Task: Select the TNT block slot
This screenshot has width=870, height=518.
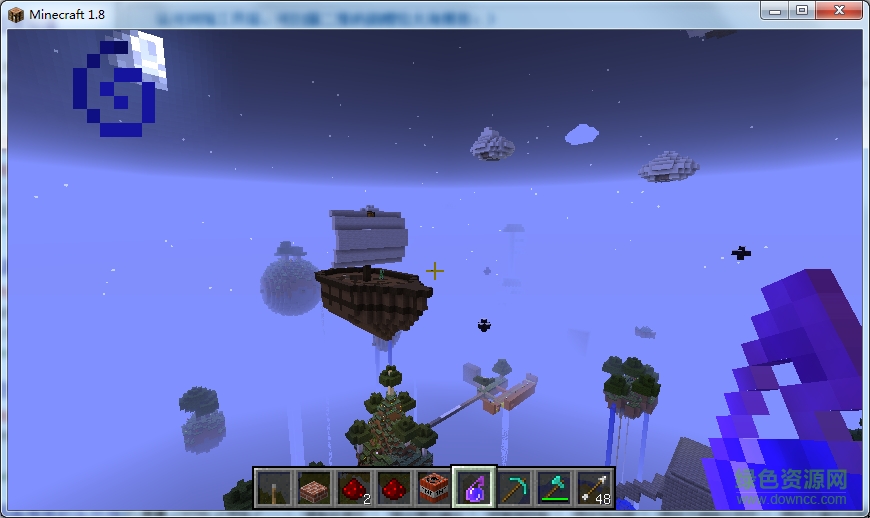Action: point(433,488)
